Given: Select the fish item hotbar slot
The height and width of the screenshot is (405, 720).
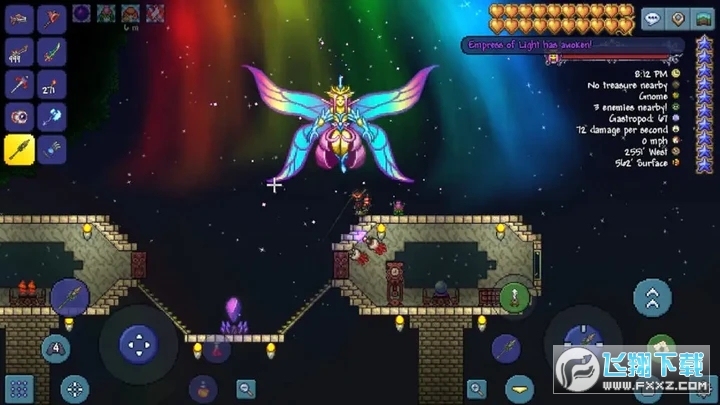Looking at the screenshot, I should 20,19.
